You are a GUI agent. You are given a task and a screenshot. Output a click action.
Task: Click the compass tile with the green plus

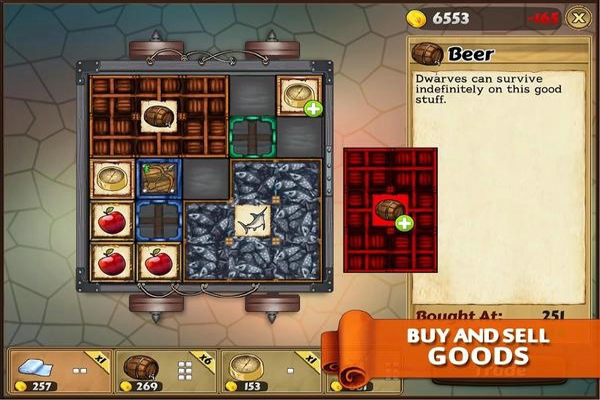pyautogui.click(x=298, y=95)
